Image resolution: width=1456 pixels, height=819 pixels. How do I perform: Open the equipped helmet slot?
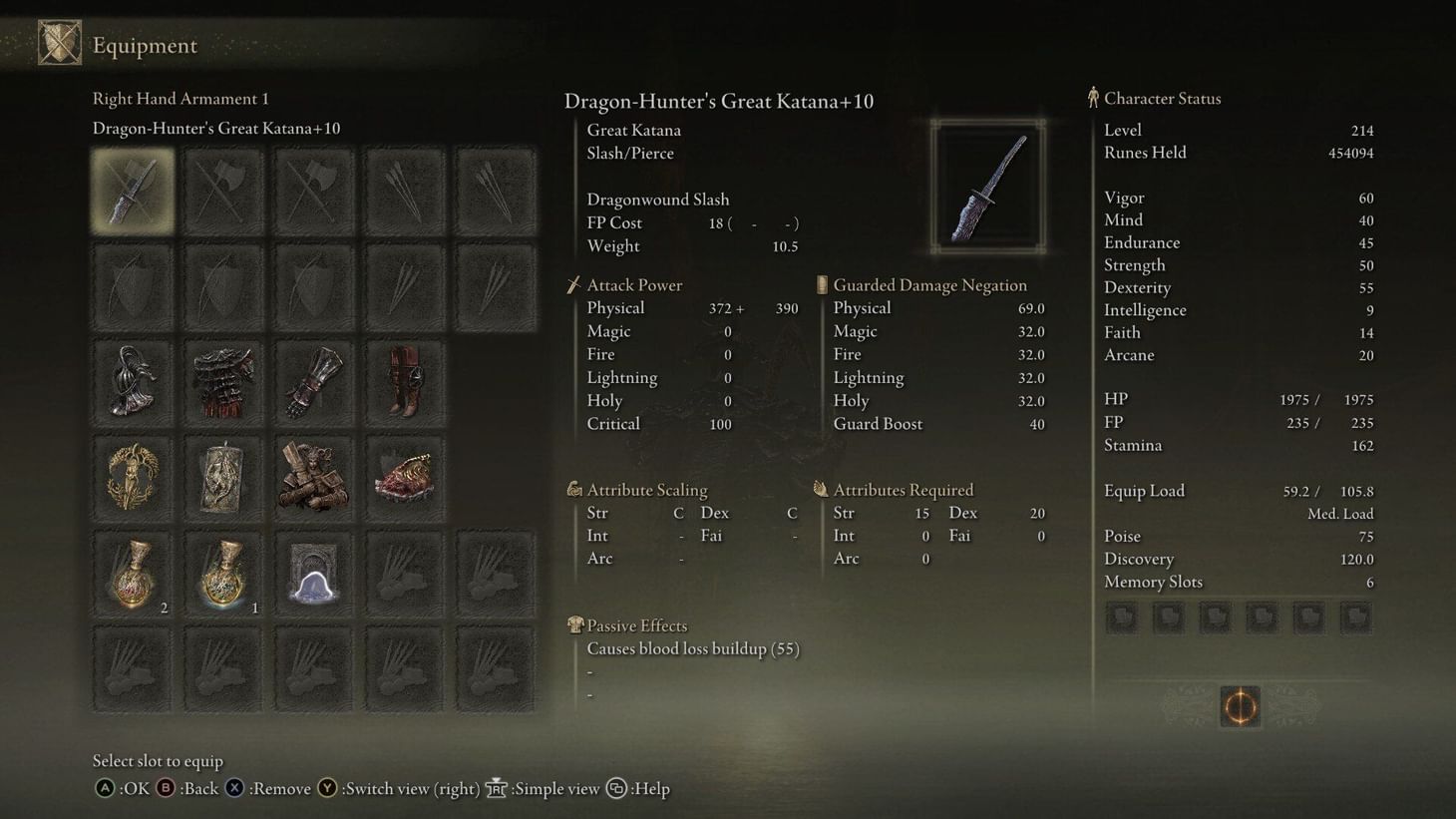pos(133,383)
